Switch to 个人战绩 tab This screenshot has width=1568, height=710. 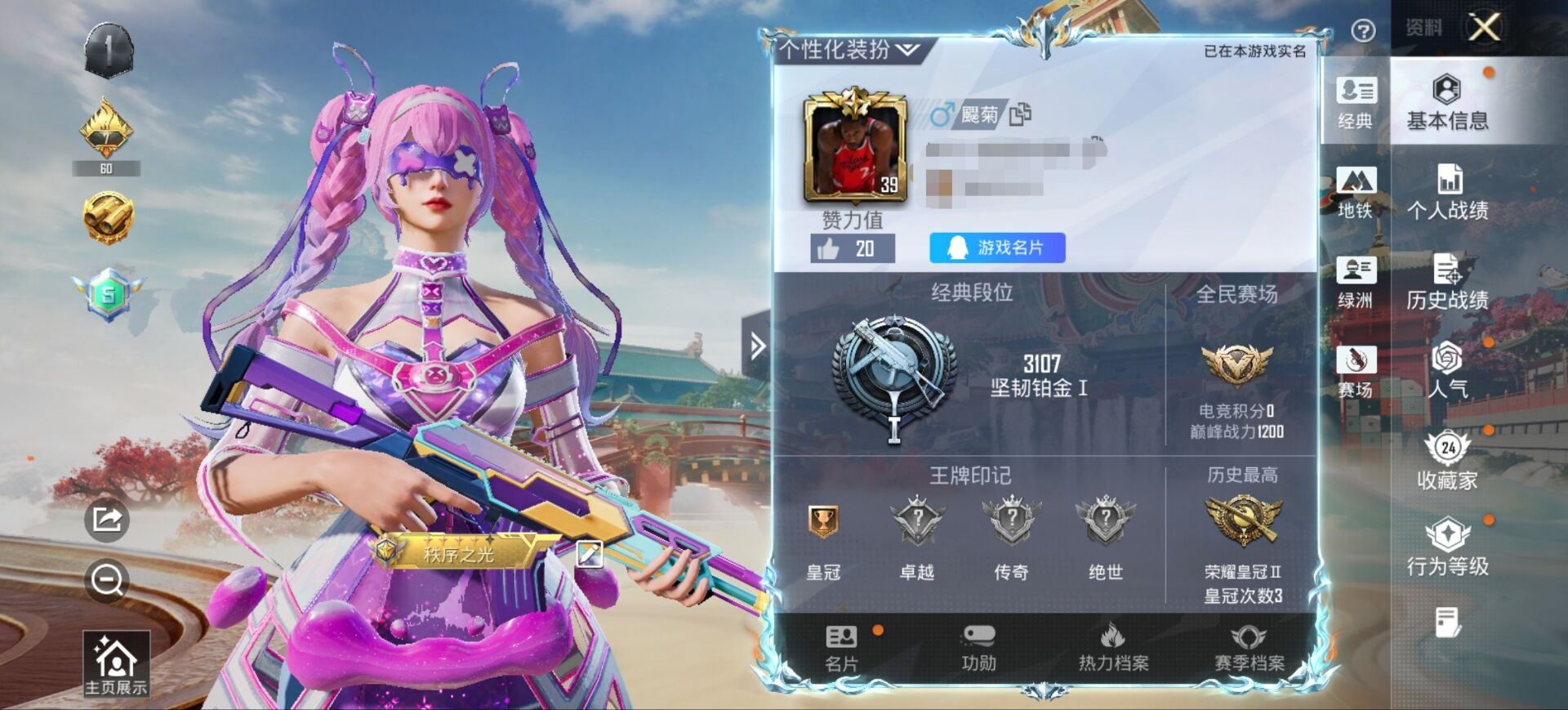[x=1447, y=192]
